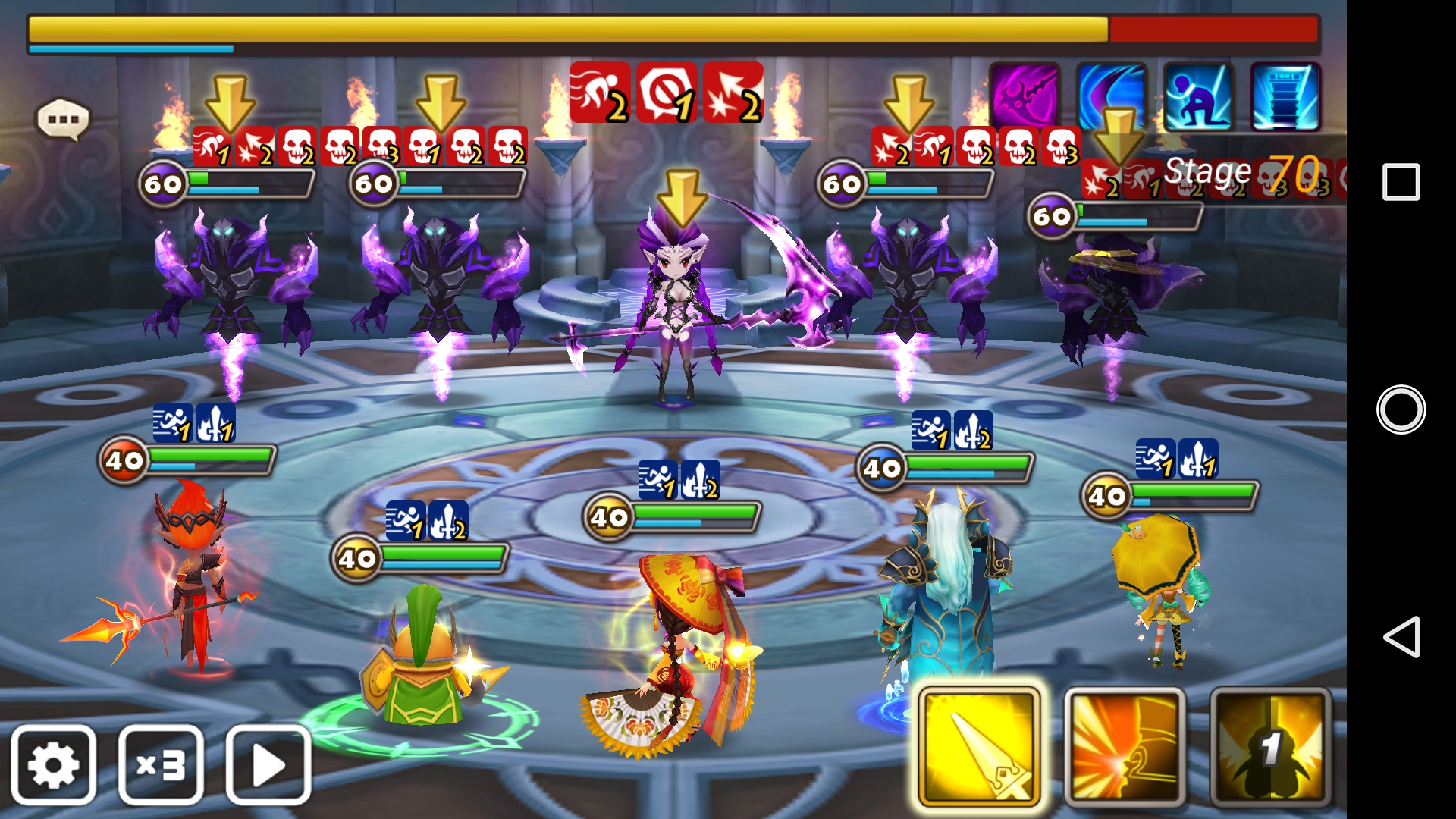Start auto-battle with the play button
Viewport: 1456px width, 819px height.
coord(268,765)
